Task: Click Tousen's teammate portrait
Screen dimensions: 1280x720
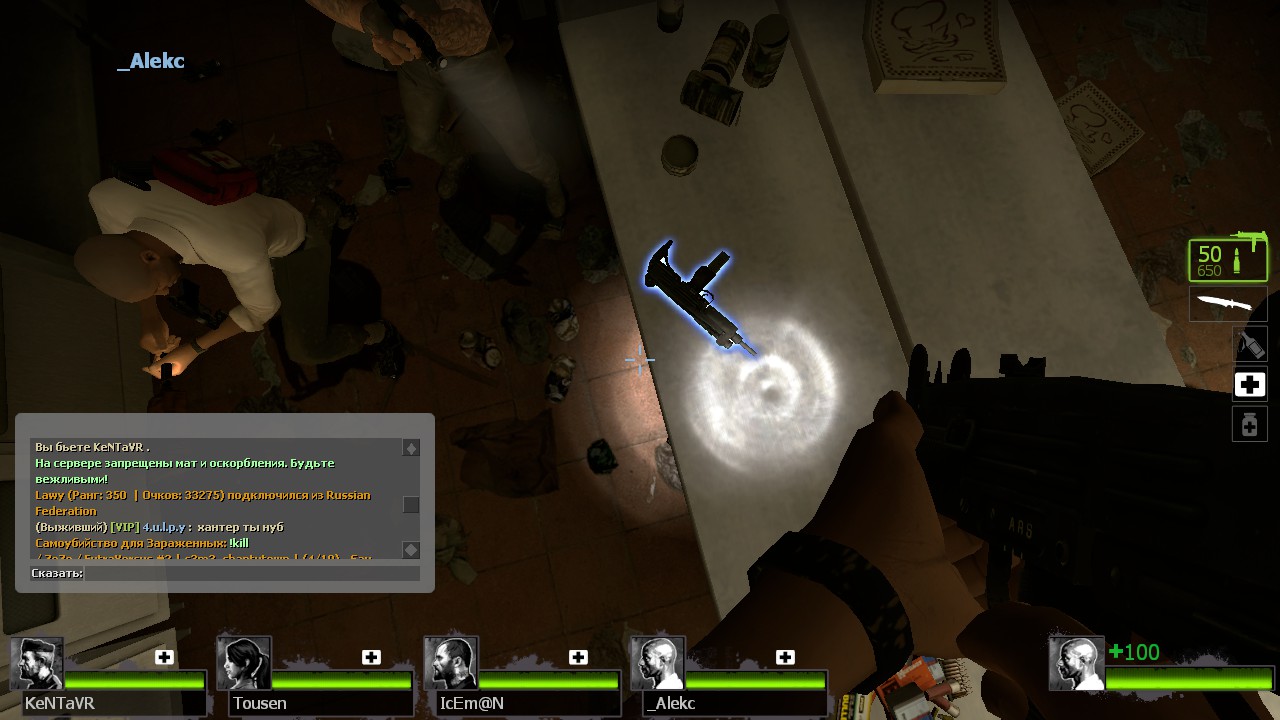Action: pos(243,663)
